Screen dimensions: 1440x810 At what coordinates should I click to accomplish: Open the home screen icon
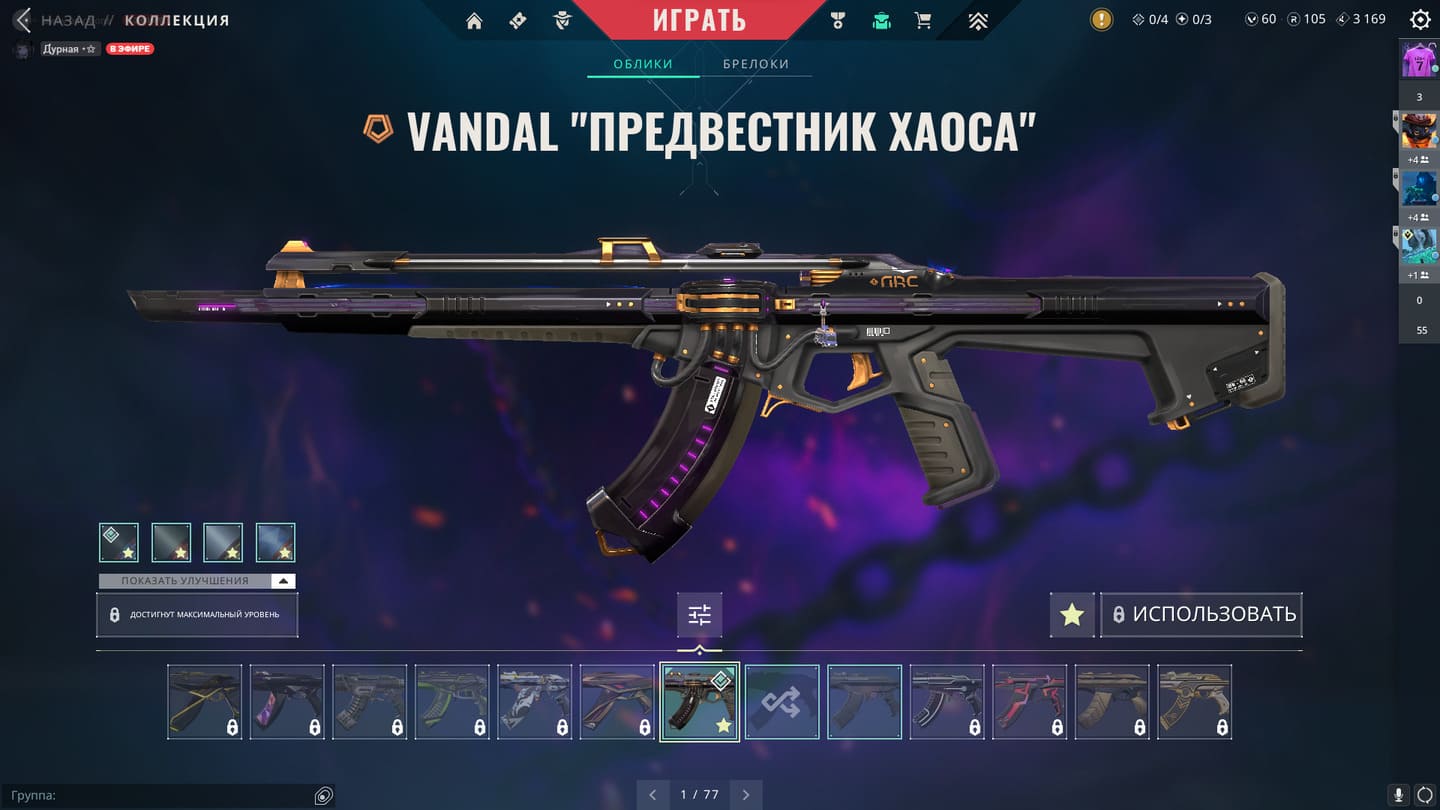pos(474,21)
